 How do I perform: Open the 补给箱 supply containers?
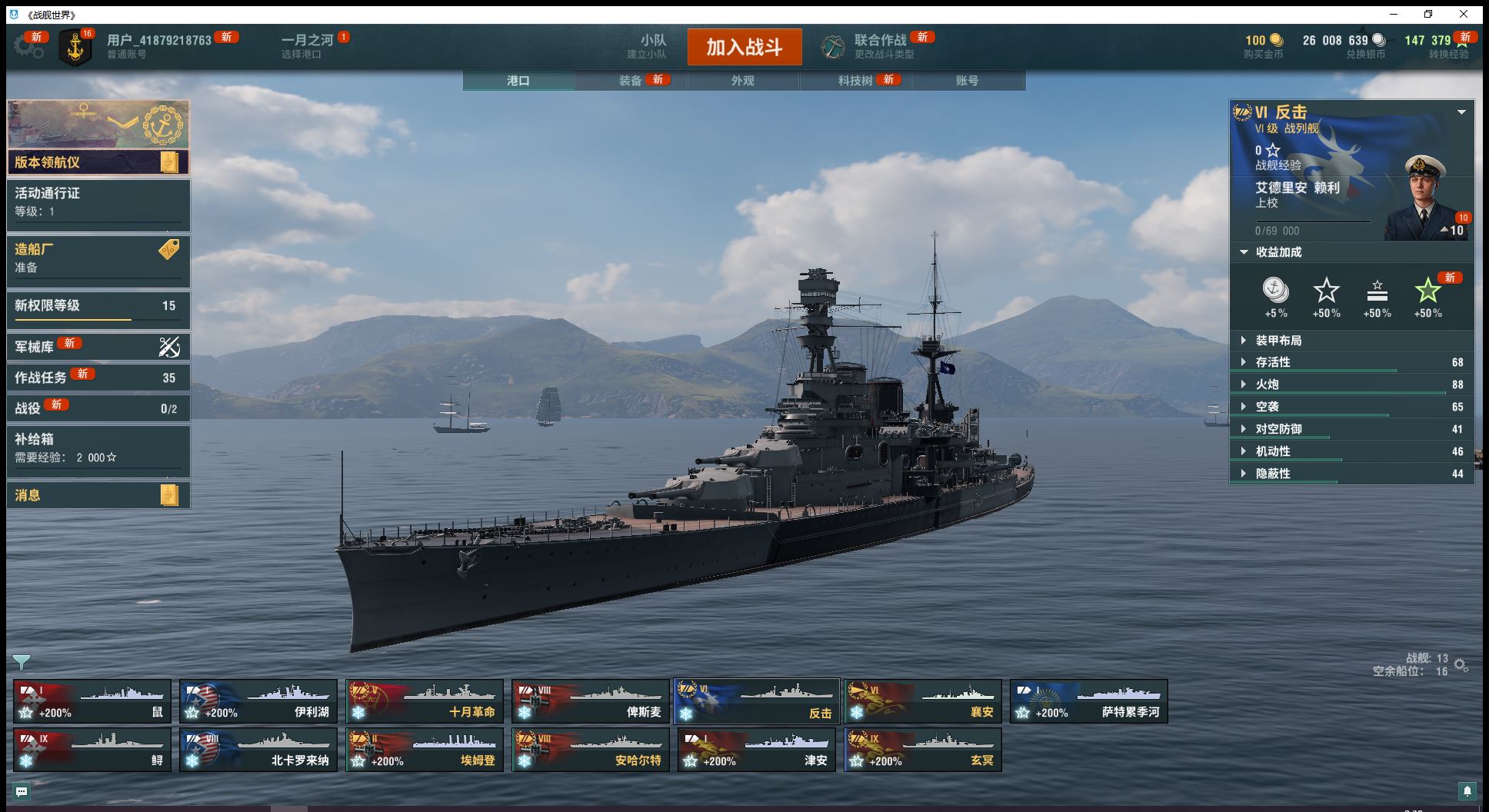[98, 448]
